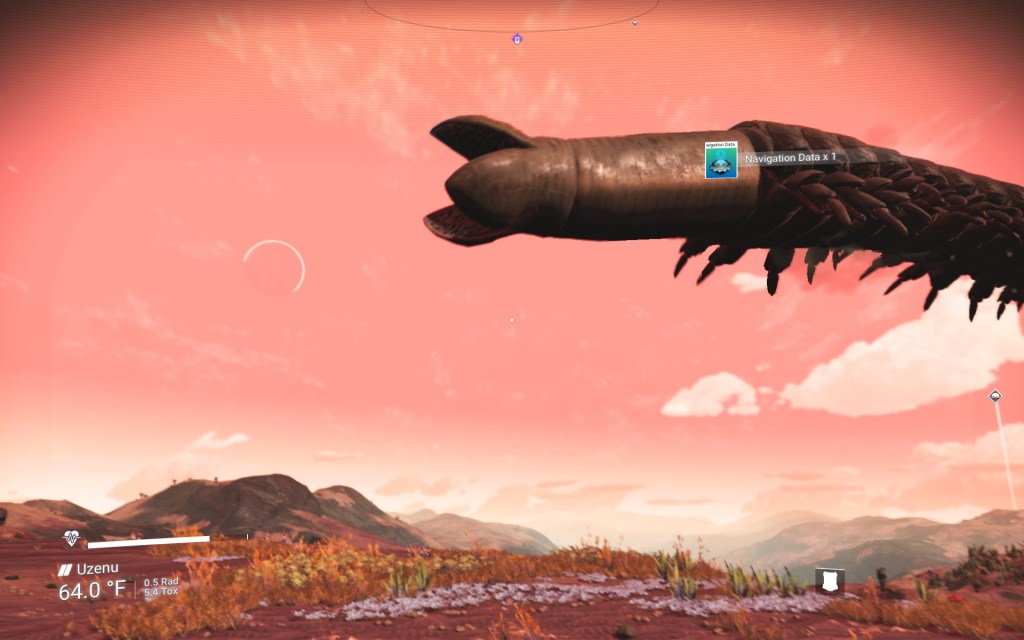Click the hazard protection shield icon
Screen dimensions: 1024x640
[830, 579]
